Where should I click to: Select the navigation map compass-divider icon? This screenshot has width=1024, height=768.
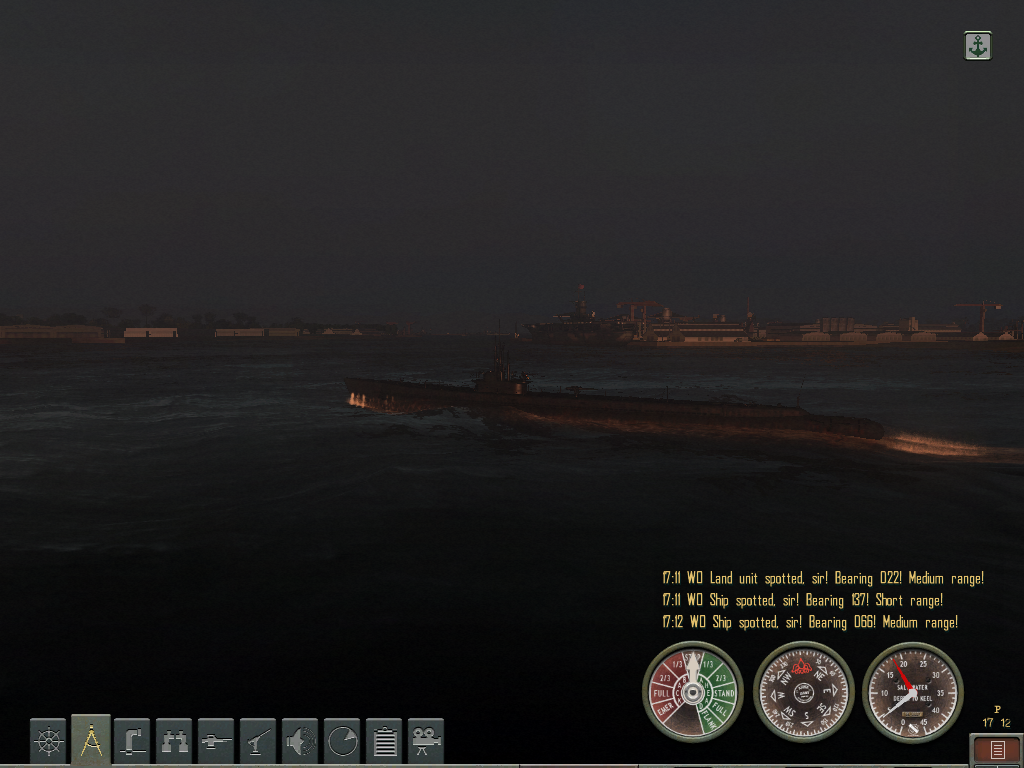tap(90, 741)
